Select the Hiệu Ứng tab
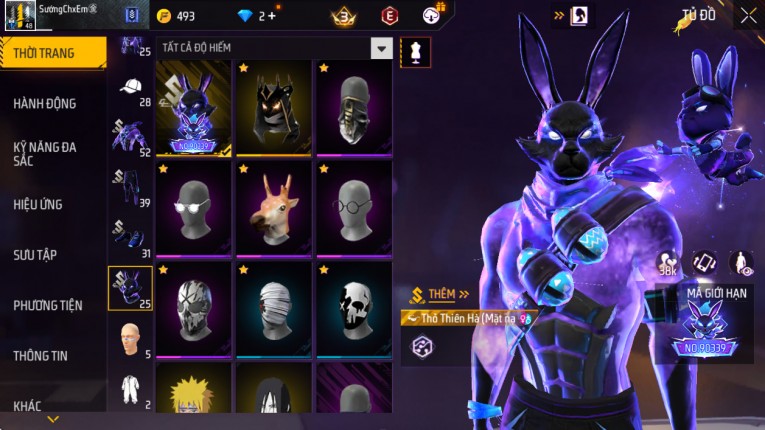Viewport: 765px width, 430px height. (38, 204)
